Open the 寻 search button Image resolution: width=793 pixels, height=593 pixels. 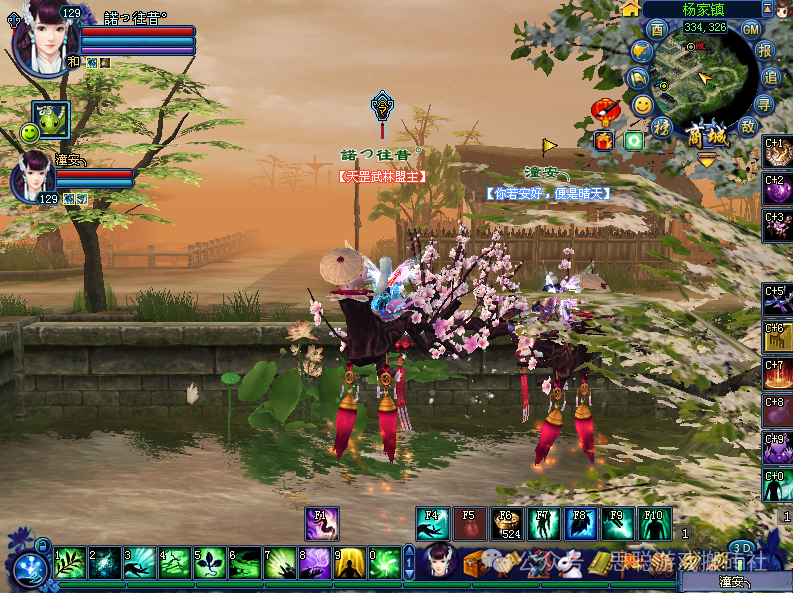[x=765, y=104]
